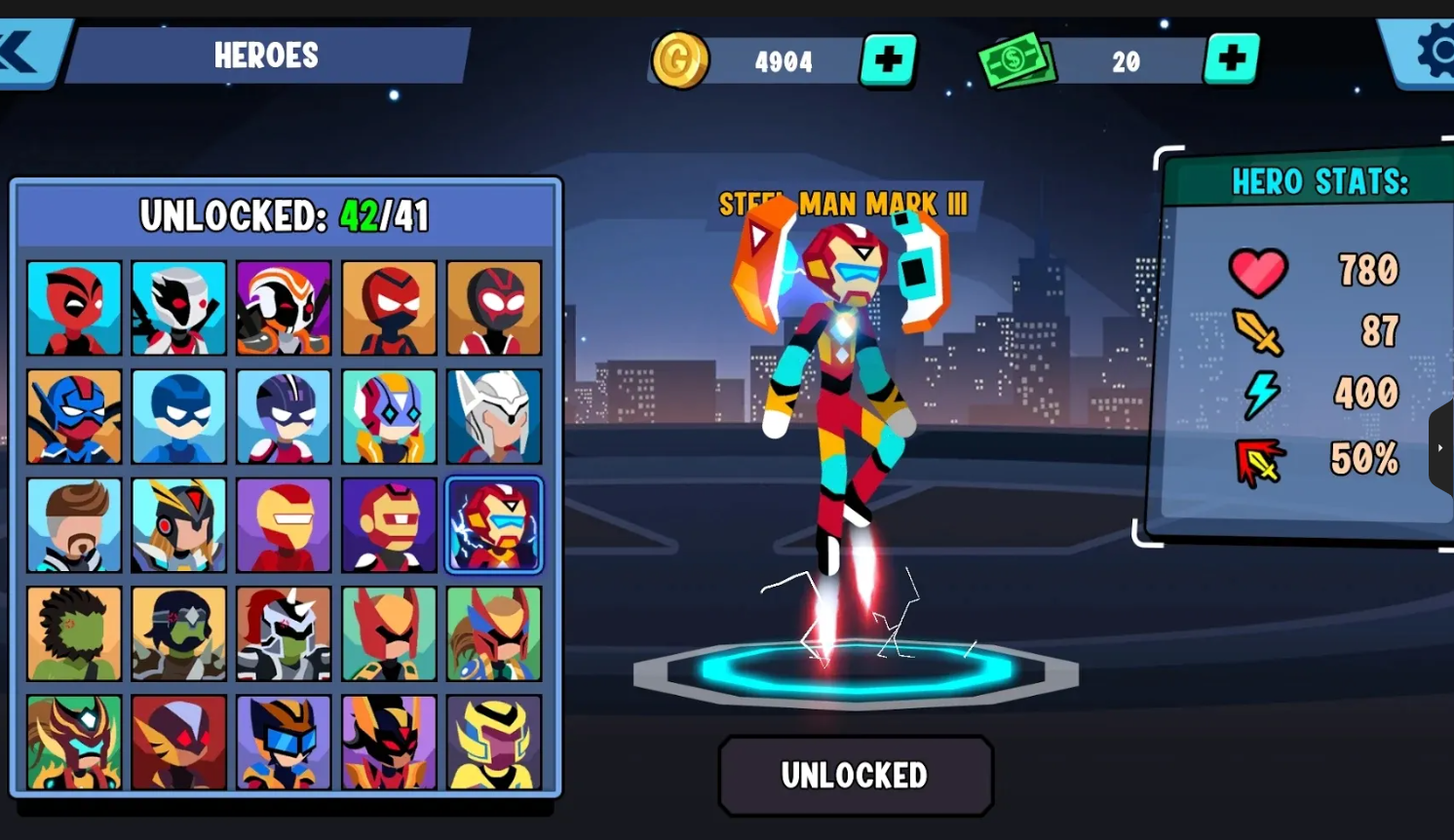1454x840 pixels.
Task: Select the red masked hero on cyan background
Action: point(74,308)
